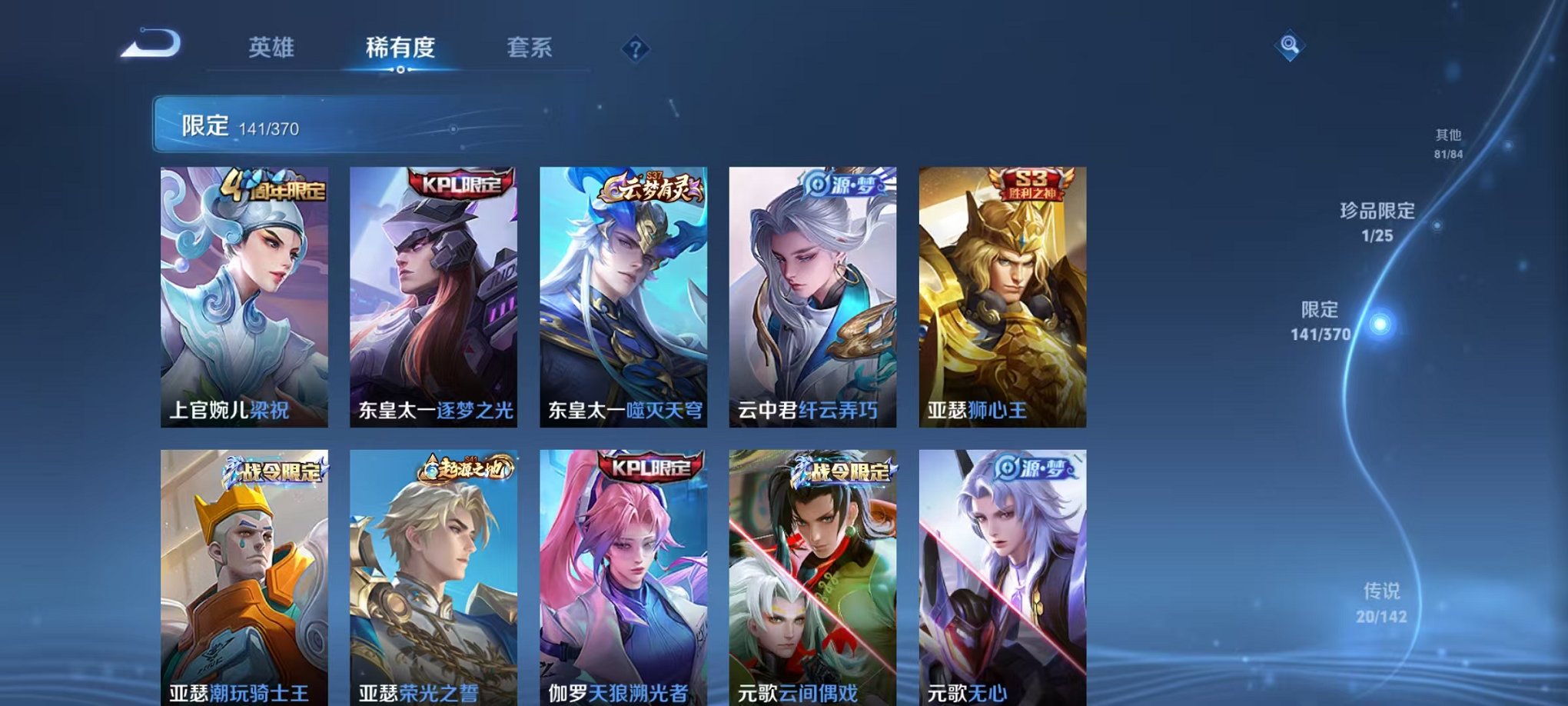This screenshot has height=706, width=1568.
Task: Click the 云梦有灵 badge on 东皇太一噬灭天穹
Action: point(652,187)
